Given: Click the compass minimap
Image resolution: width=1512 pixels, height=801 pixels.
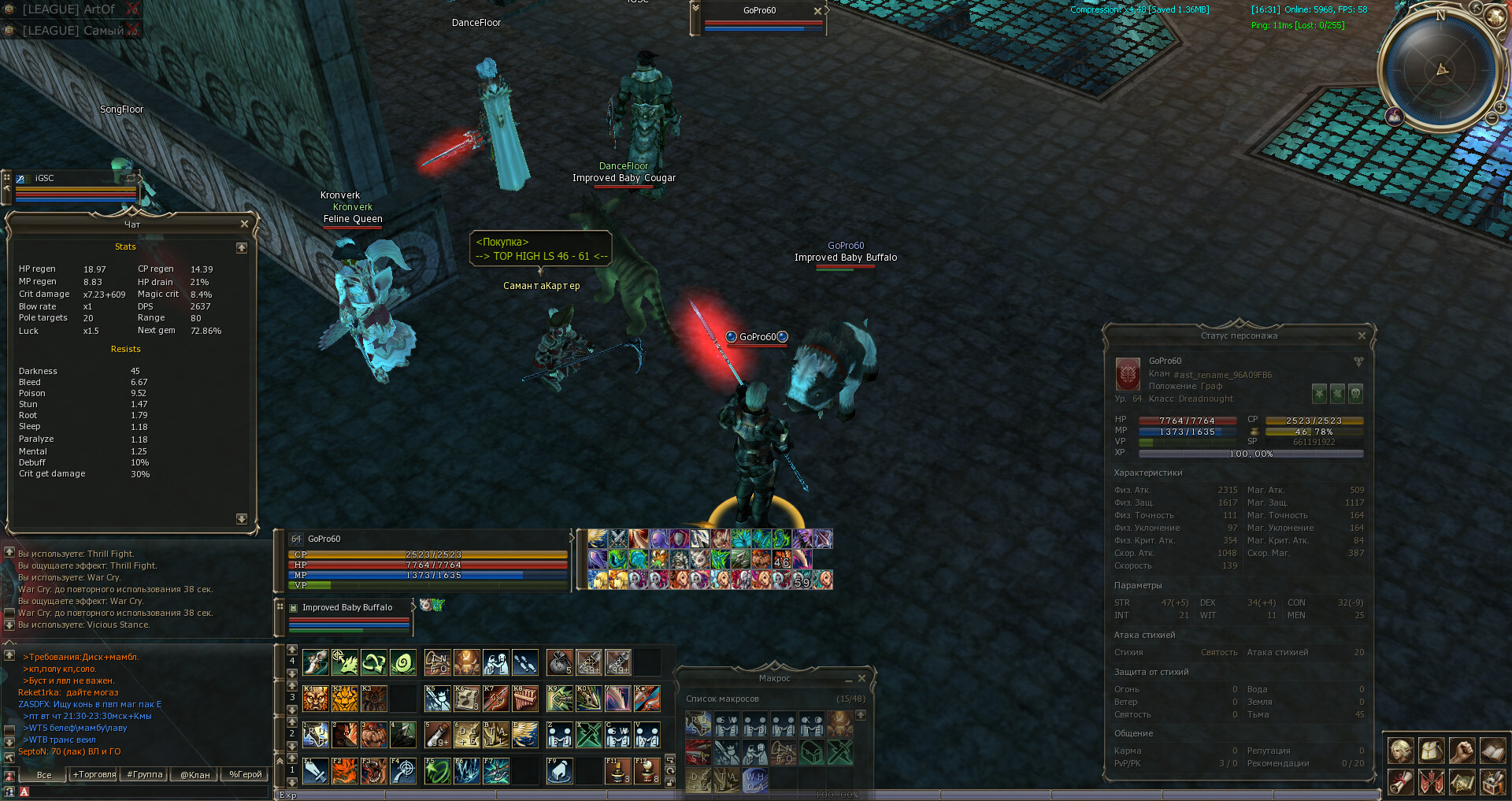Looking at the screenshot, I should pos(1441,69).
